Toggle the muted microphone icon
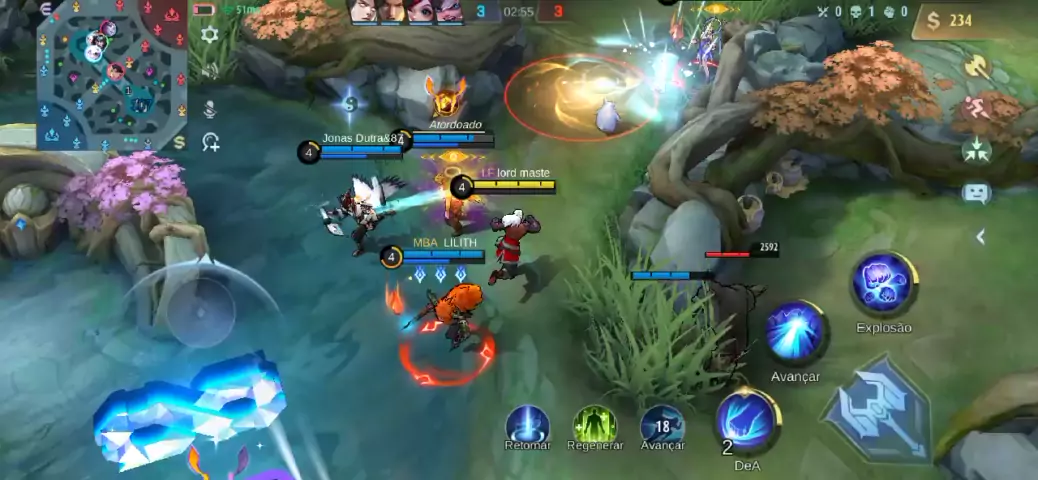Image resolution: width=1038 pixels, height=480 pixels. click(210, 107)
